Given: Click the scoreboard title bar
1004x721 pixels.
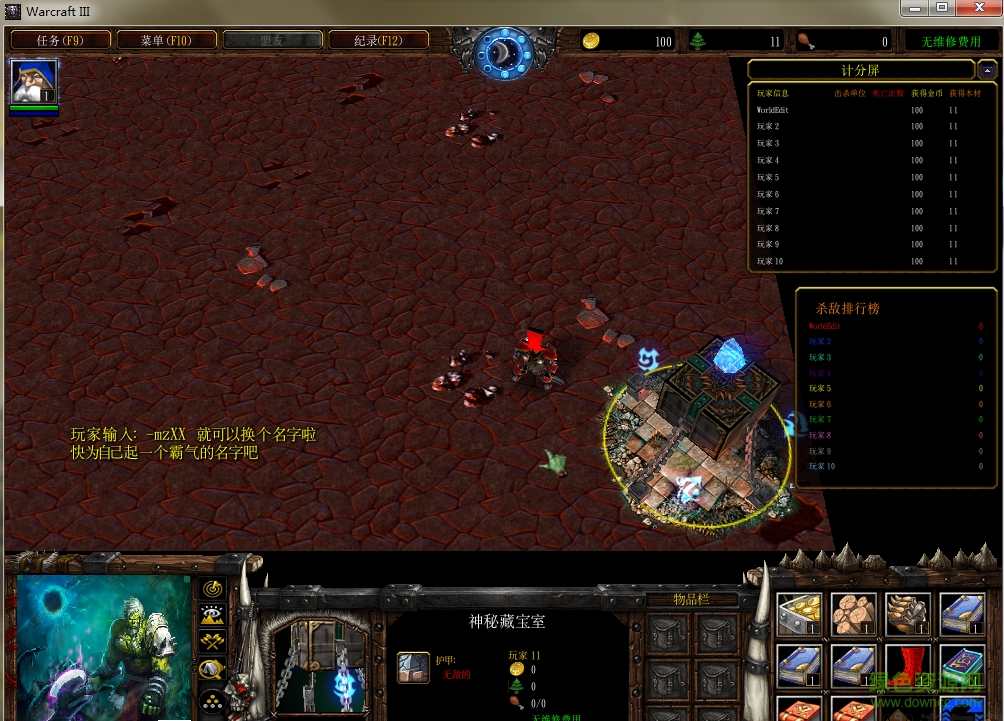Looking at the screenshot, I should (x=860, y=70).
